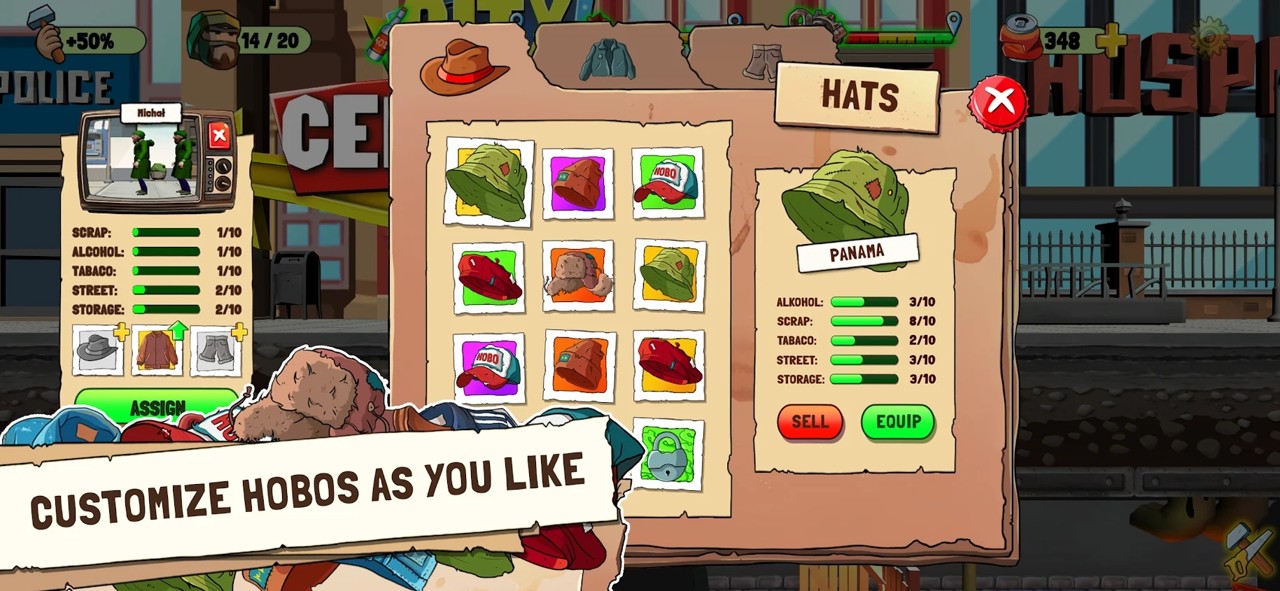1280x591 pixels.
Task: Choose the brown beanie on purple background
Action: pos(578,184)
